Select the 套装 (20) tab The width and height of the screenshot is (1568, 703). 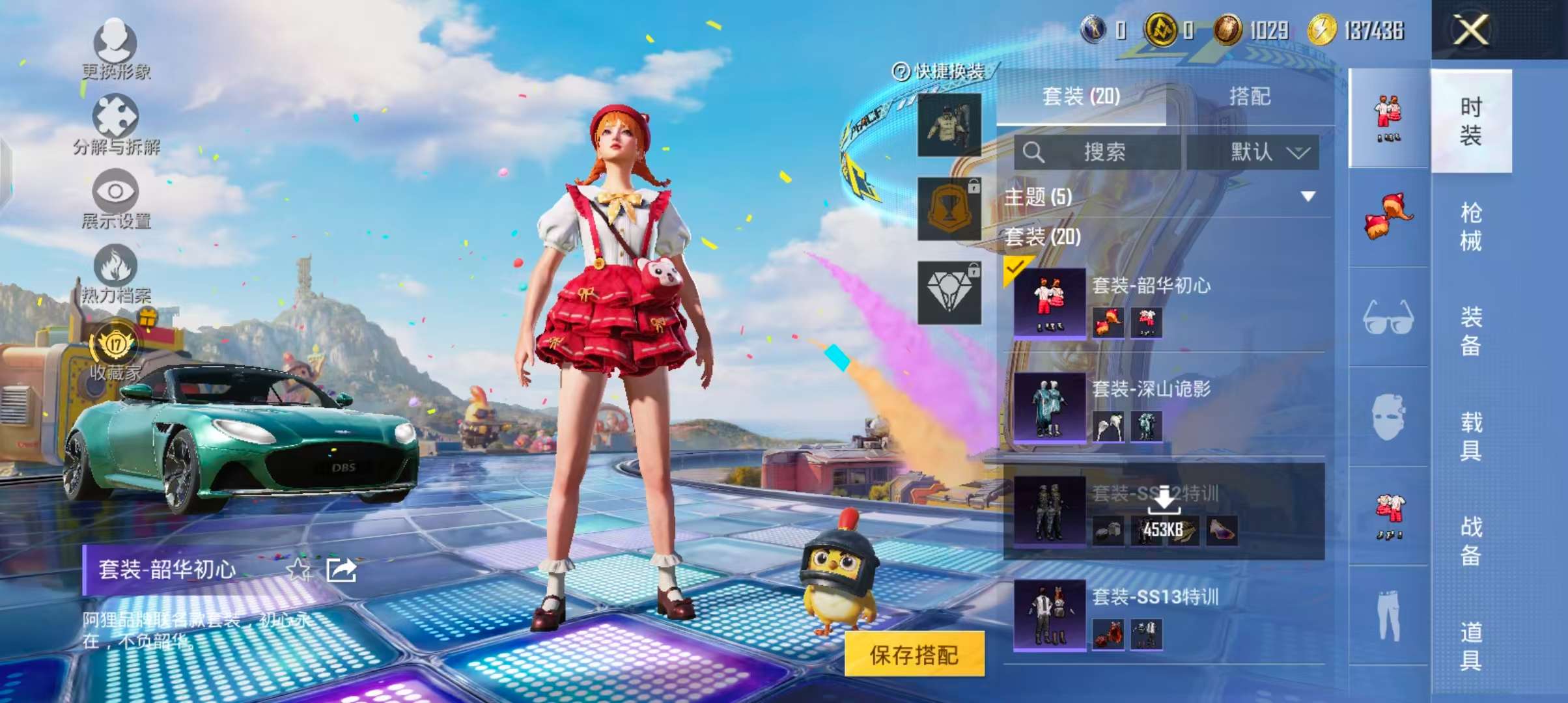[x=1081, y=96]
